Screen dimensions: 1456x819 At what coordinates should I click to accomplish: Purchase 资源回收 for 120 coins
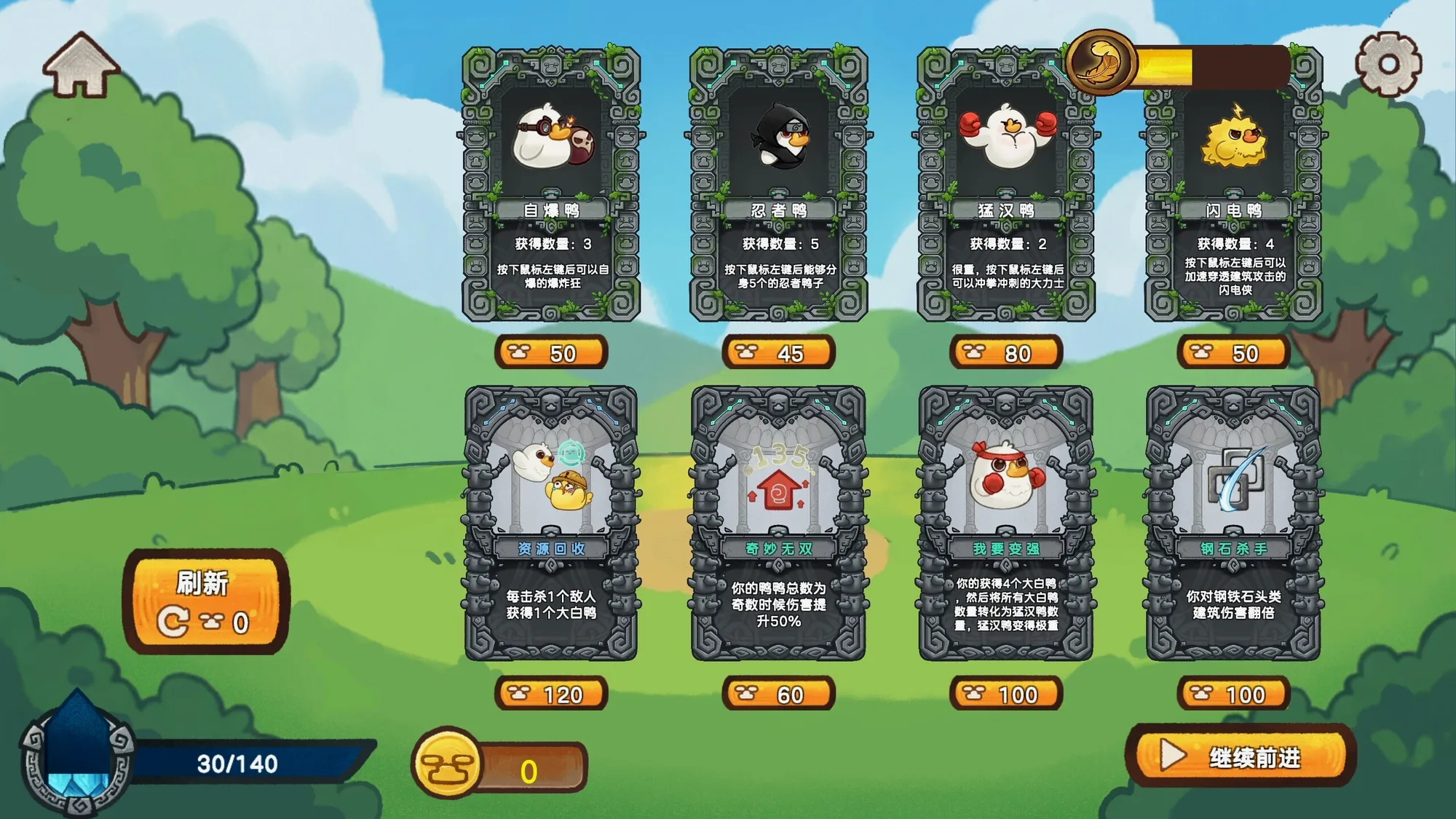tap(551, 694)
